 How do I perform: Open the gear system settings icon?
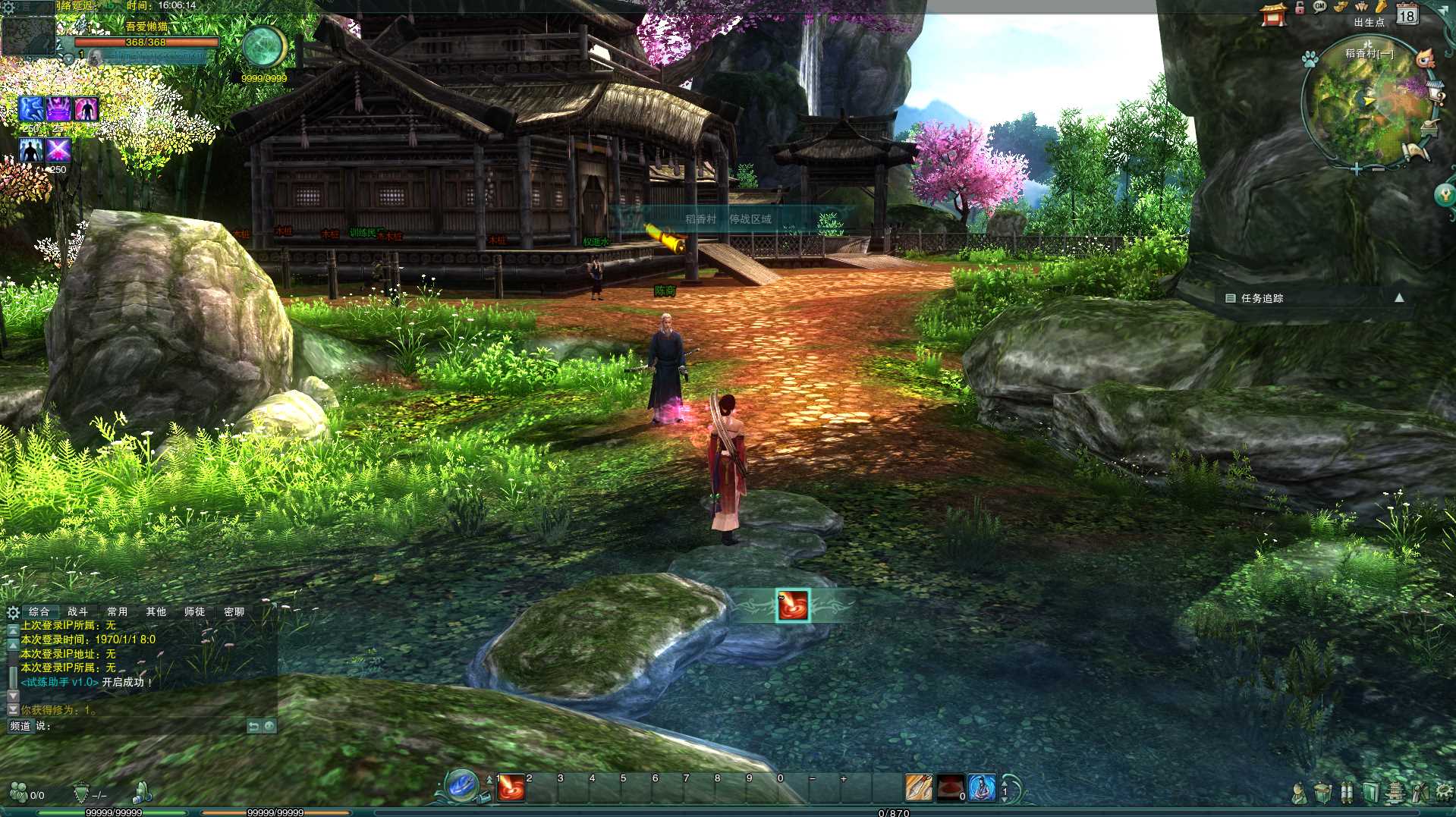pos(1443,793)
